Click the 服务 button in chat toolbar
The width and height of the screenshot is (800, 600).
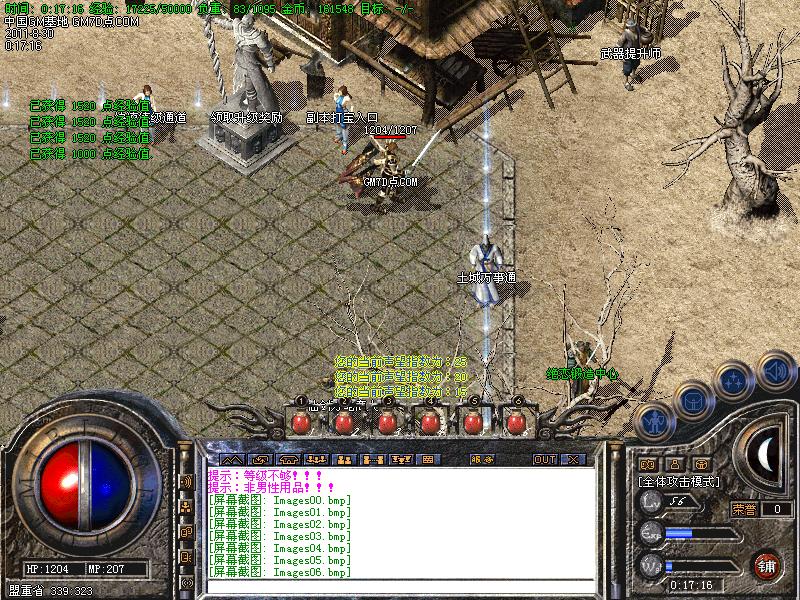coord(481,460)
